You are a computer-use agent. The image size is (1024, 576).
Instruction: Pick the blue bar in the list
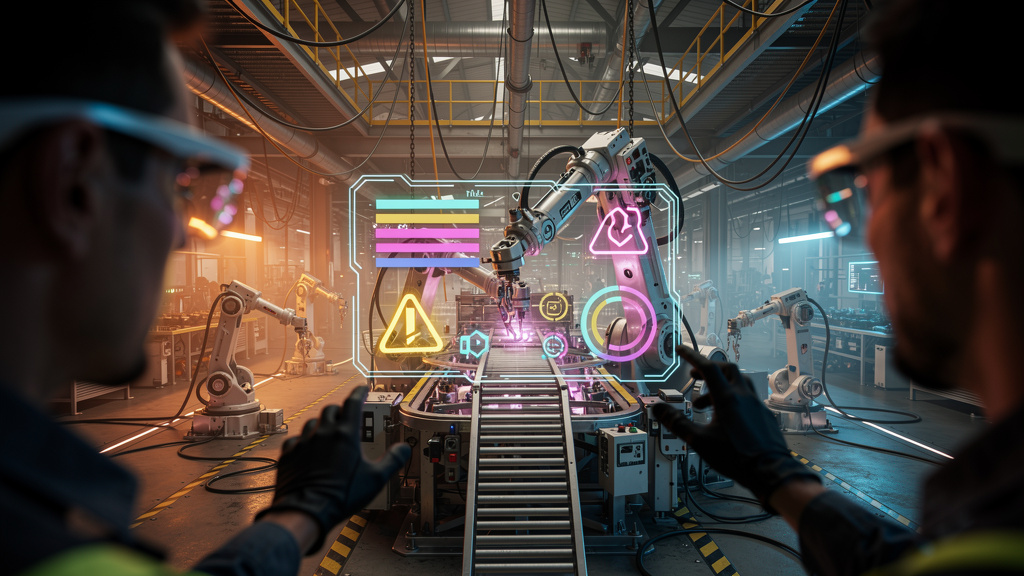pos(427,262)
